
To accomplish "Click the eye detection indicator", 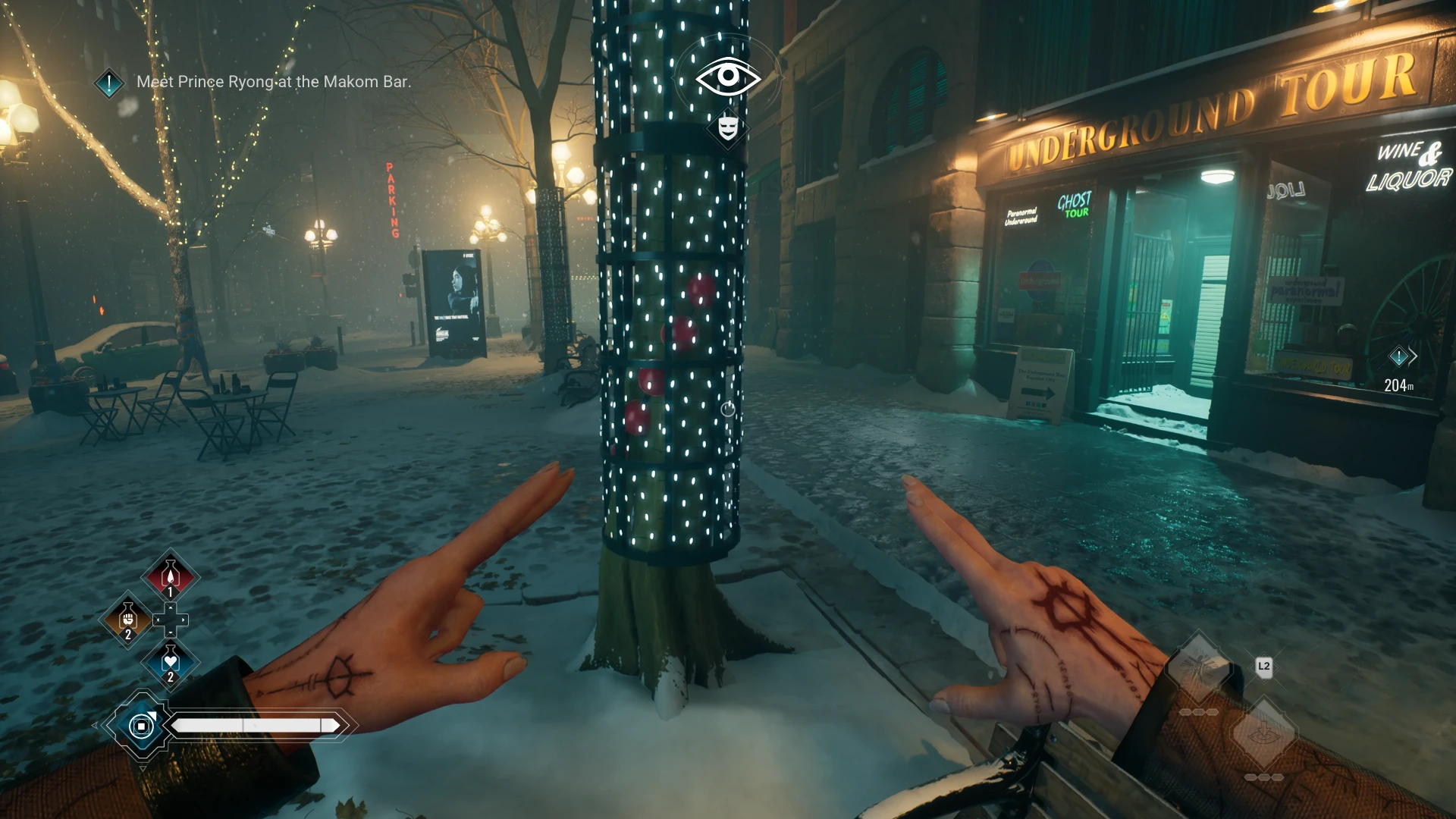I will click(728, 76).
